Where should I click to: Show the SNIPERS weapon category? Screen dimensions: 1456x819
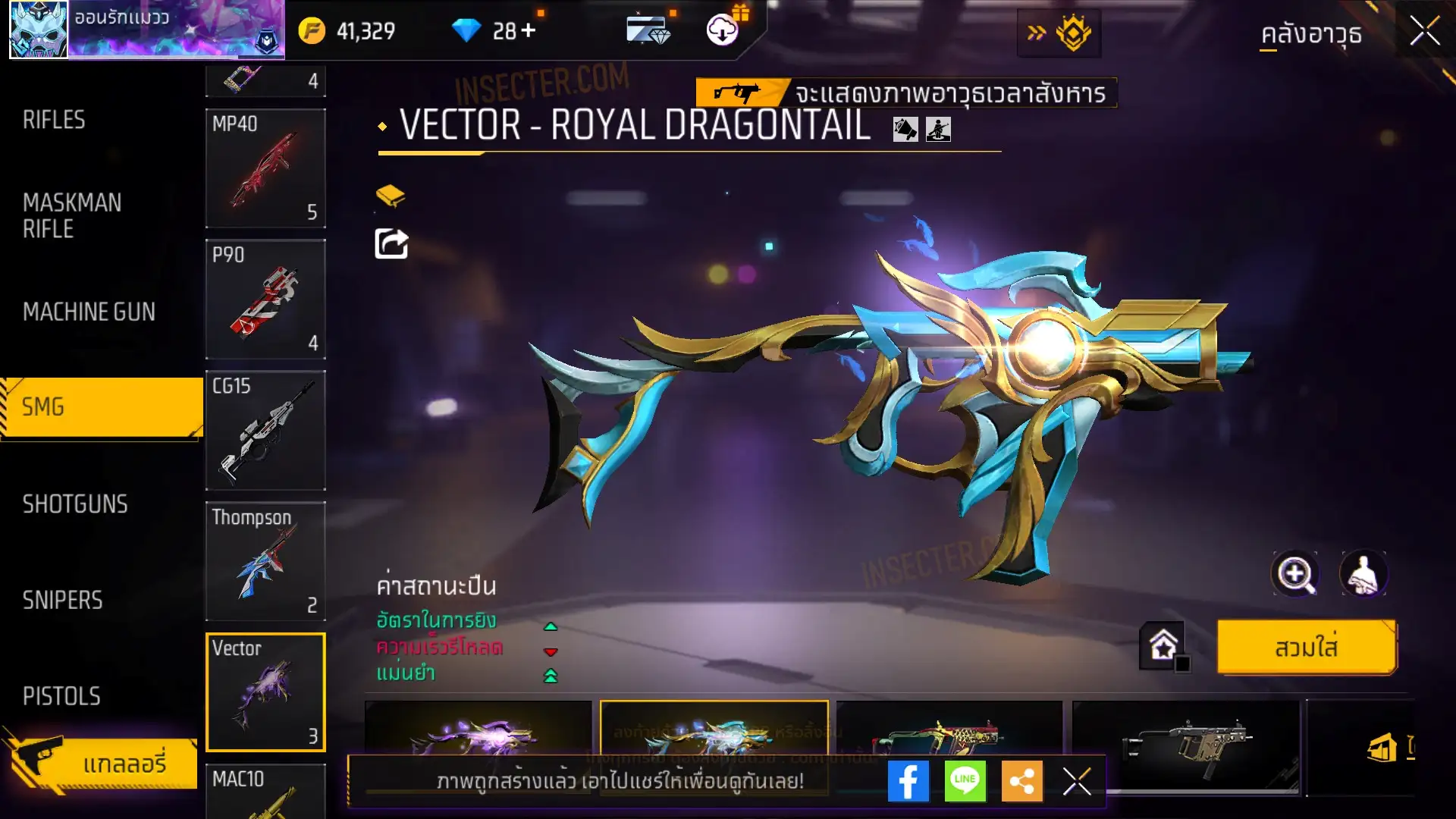(x=62, y=601)
